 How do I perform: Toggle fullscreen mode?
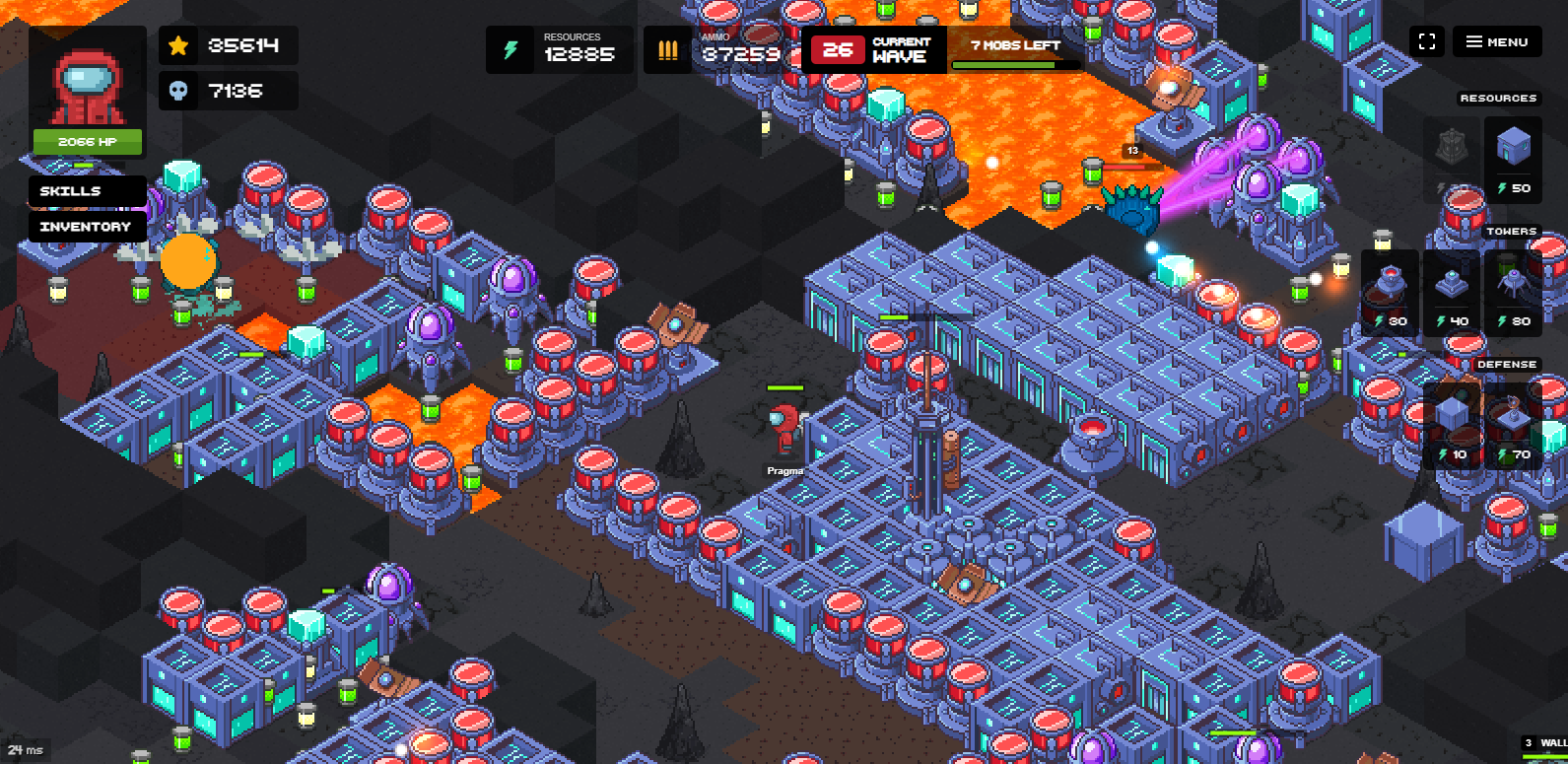[x=1426, y=41]
